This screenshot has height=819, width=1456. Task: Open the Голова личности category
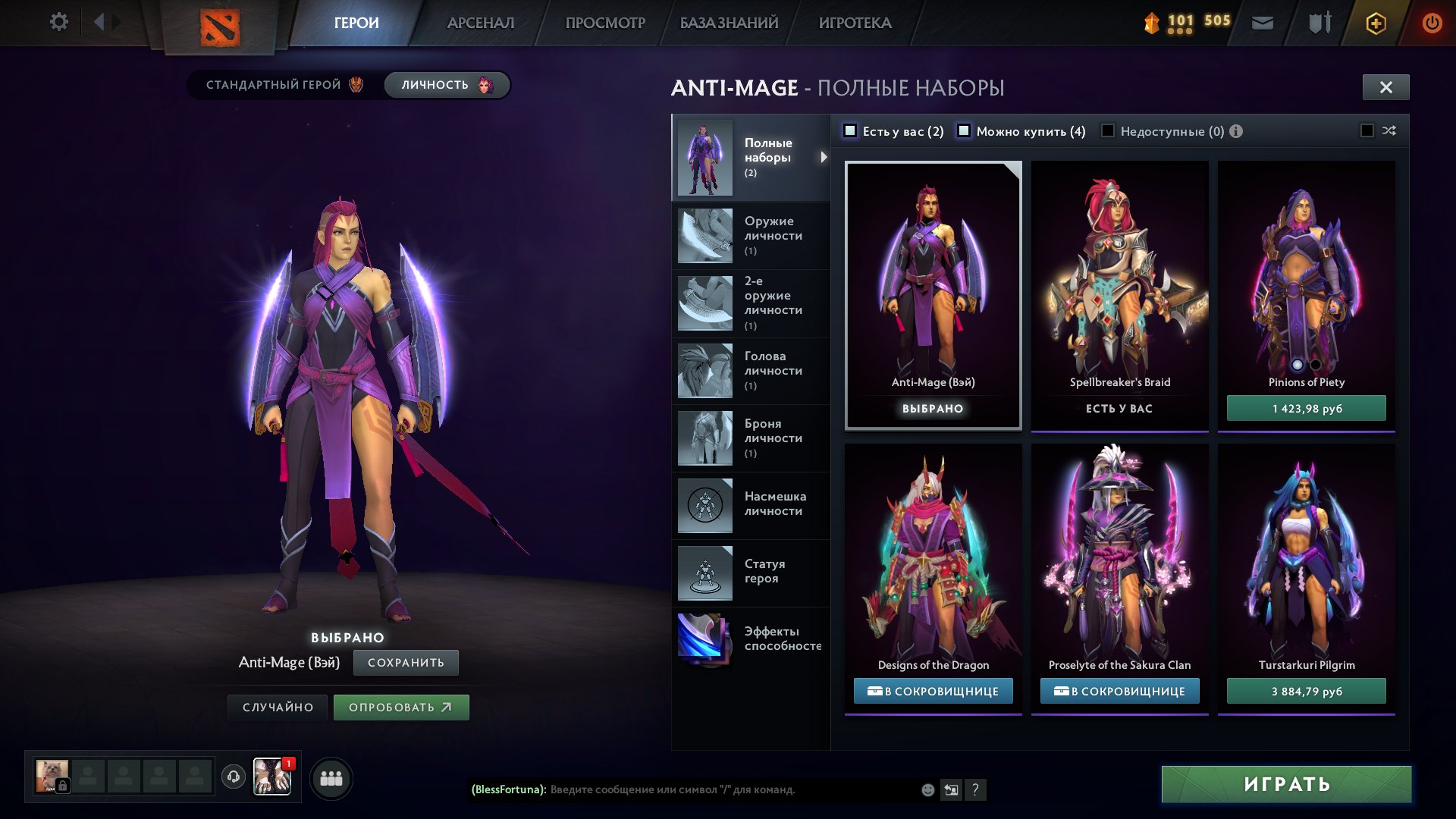(x=751, y=370)
